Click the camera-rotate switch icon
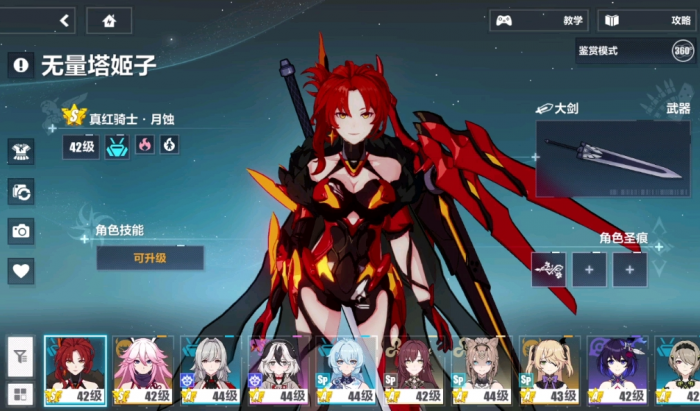 tap(21, 191)
